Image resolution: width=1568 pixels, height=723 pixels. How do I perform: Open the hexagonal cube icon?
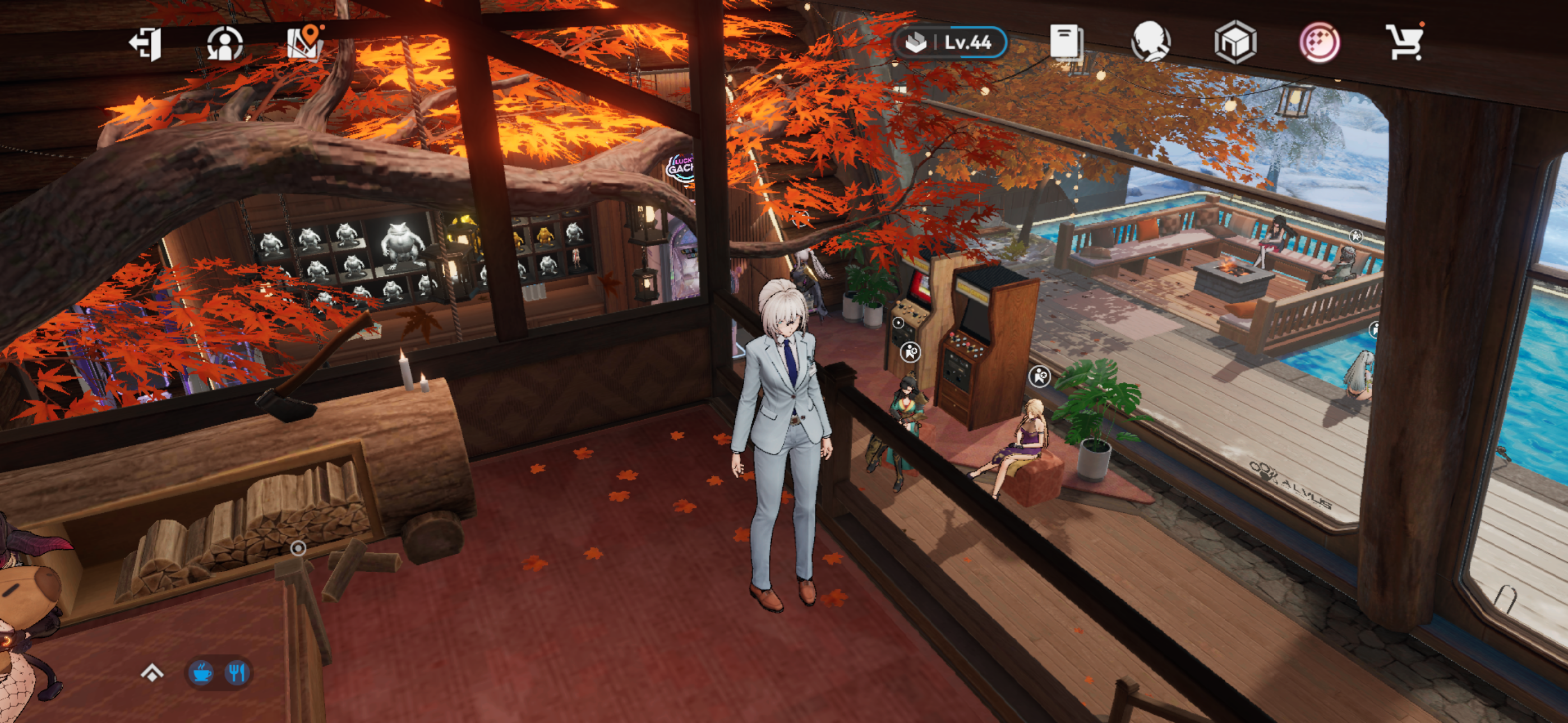1234,43
